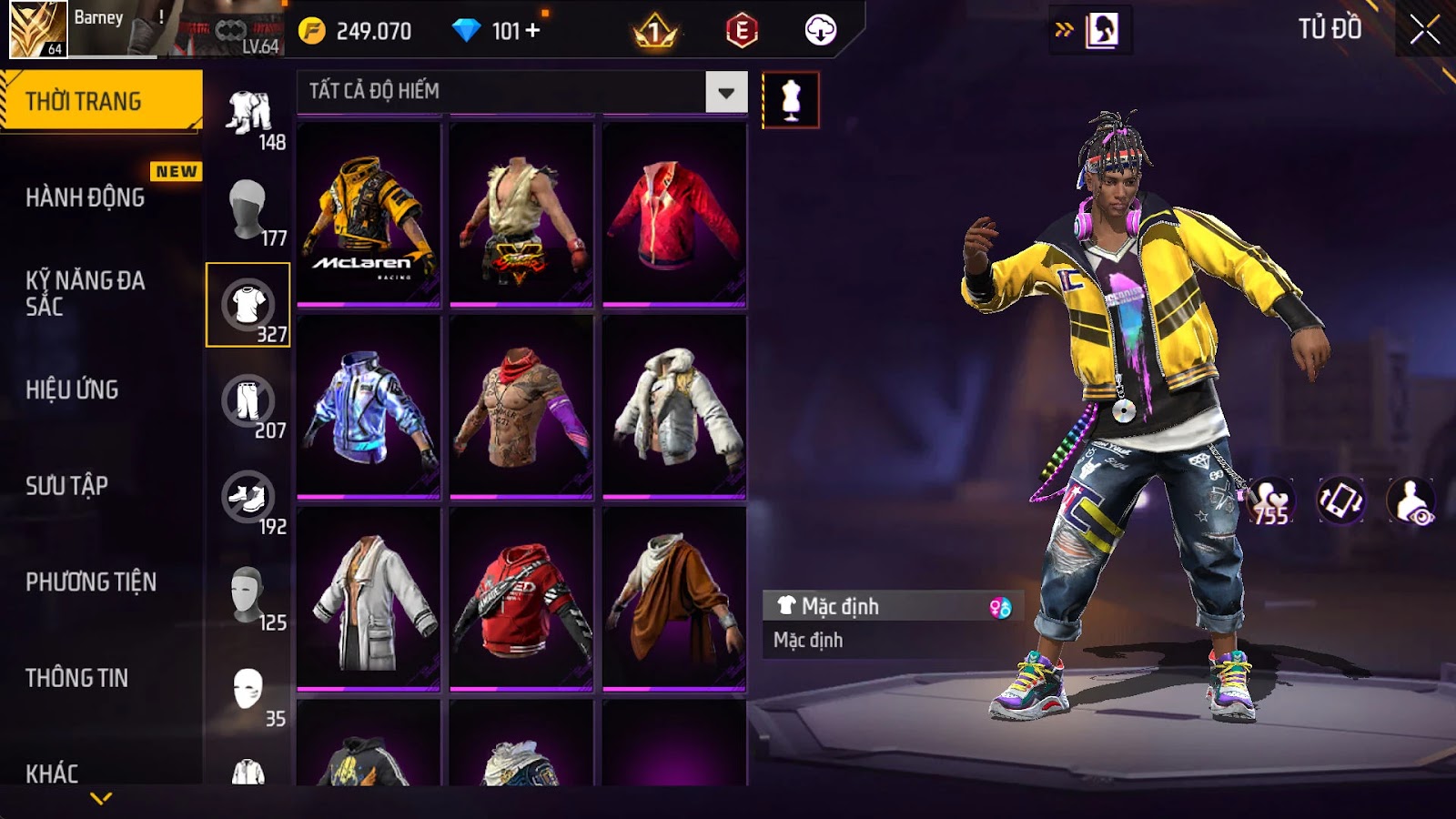The width and height of the screenshot is (1456, 819).
Task: Open the Thông Tin section
Action: coord(76,678)
